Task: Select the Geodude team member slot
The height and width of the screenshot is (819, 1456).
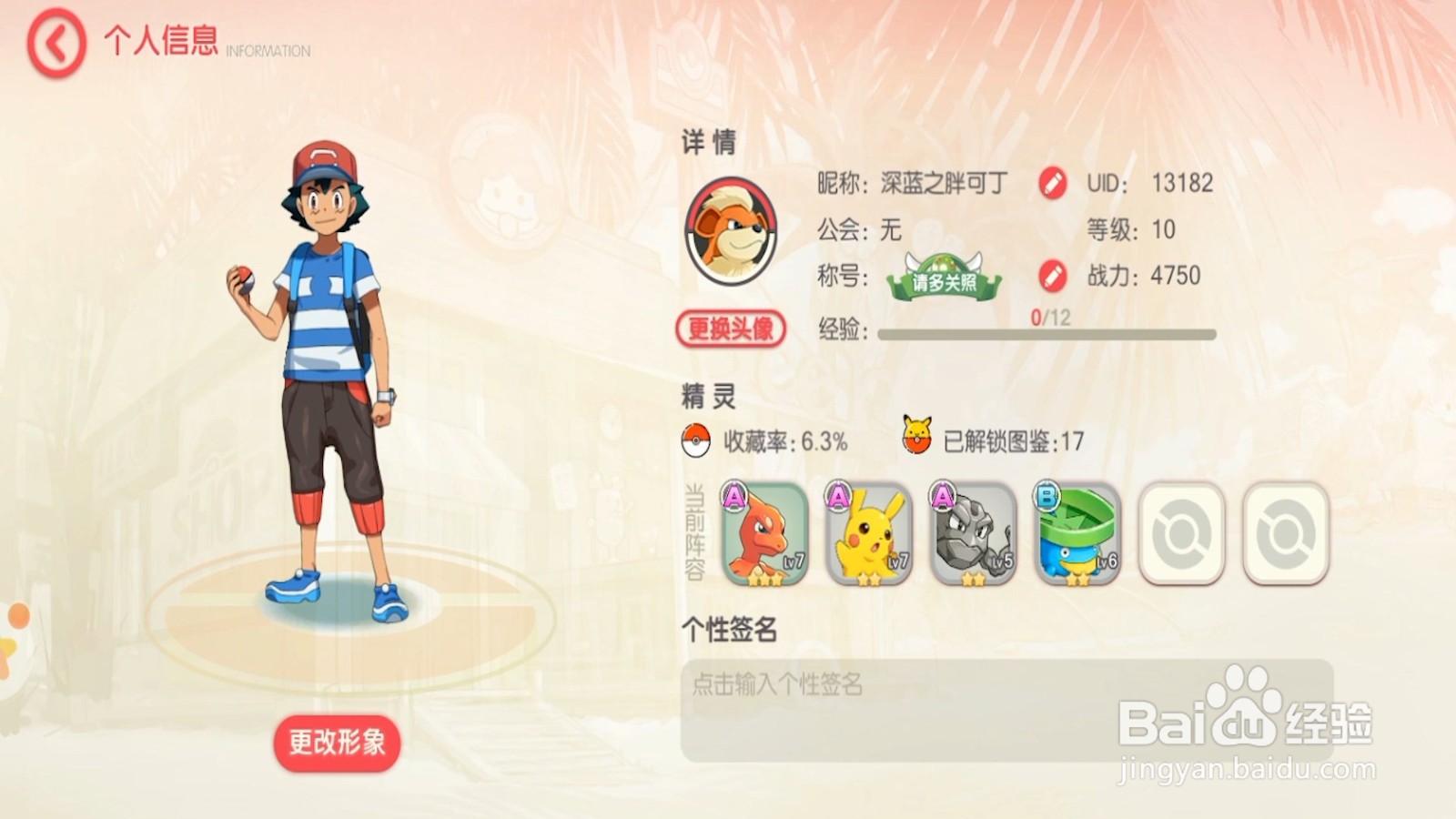Action: pyautogui.click(x=970, y=532)
